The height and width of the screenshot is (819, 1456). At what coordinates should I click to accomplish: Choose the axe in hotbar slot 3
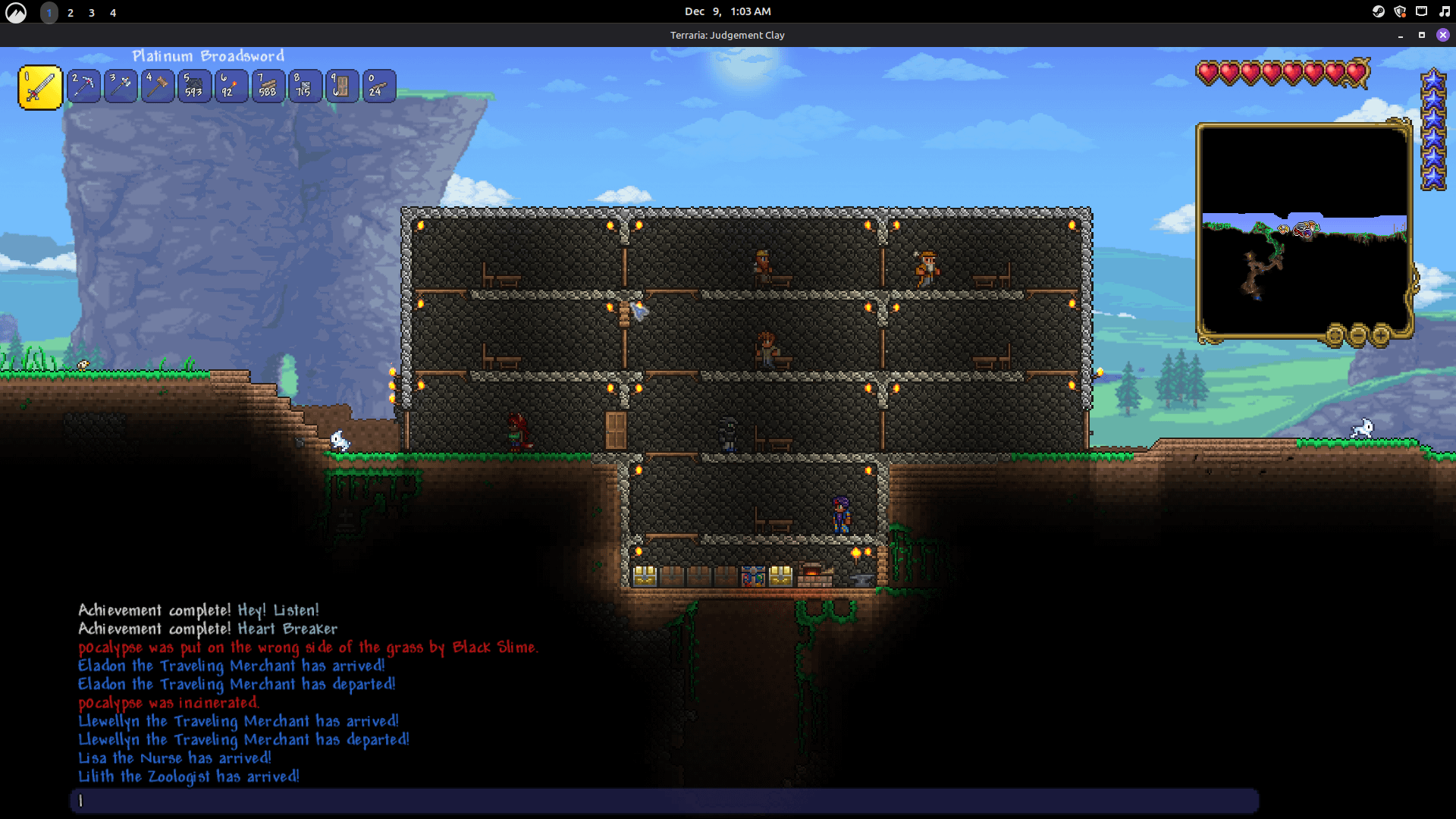(121, 86)
